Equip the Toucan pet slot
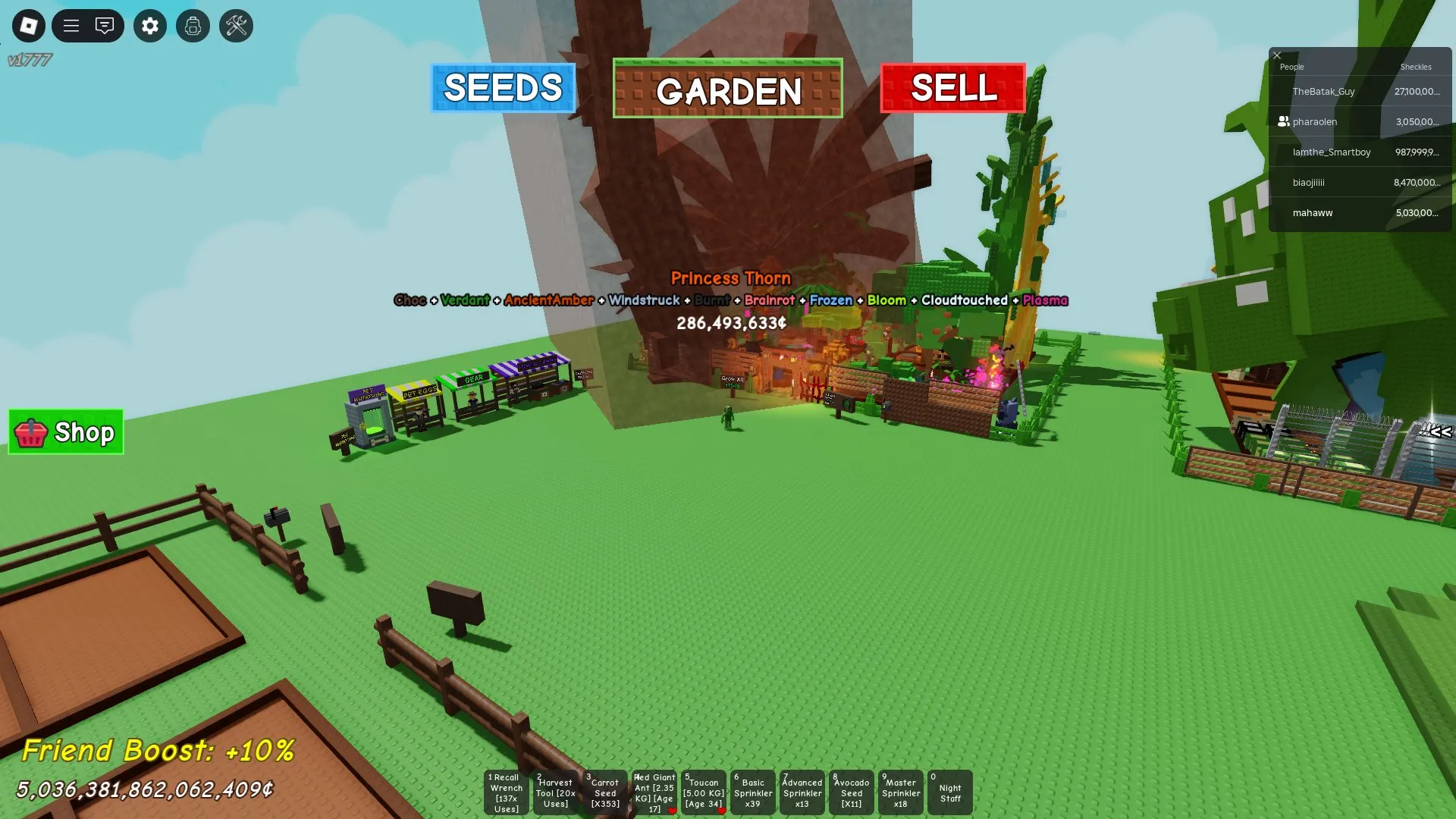This screenshot has width=1456, height=819. click(703, 792)
